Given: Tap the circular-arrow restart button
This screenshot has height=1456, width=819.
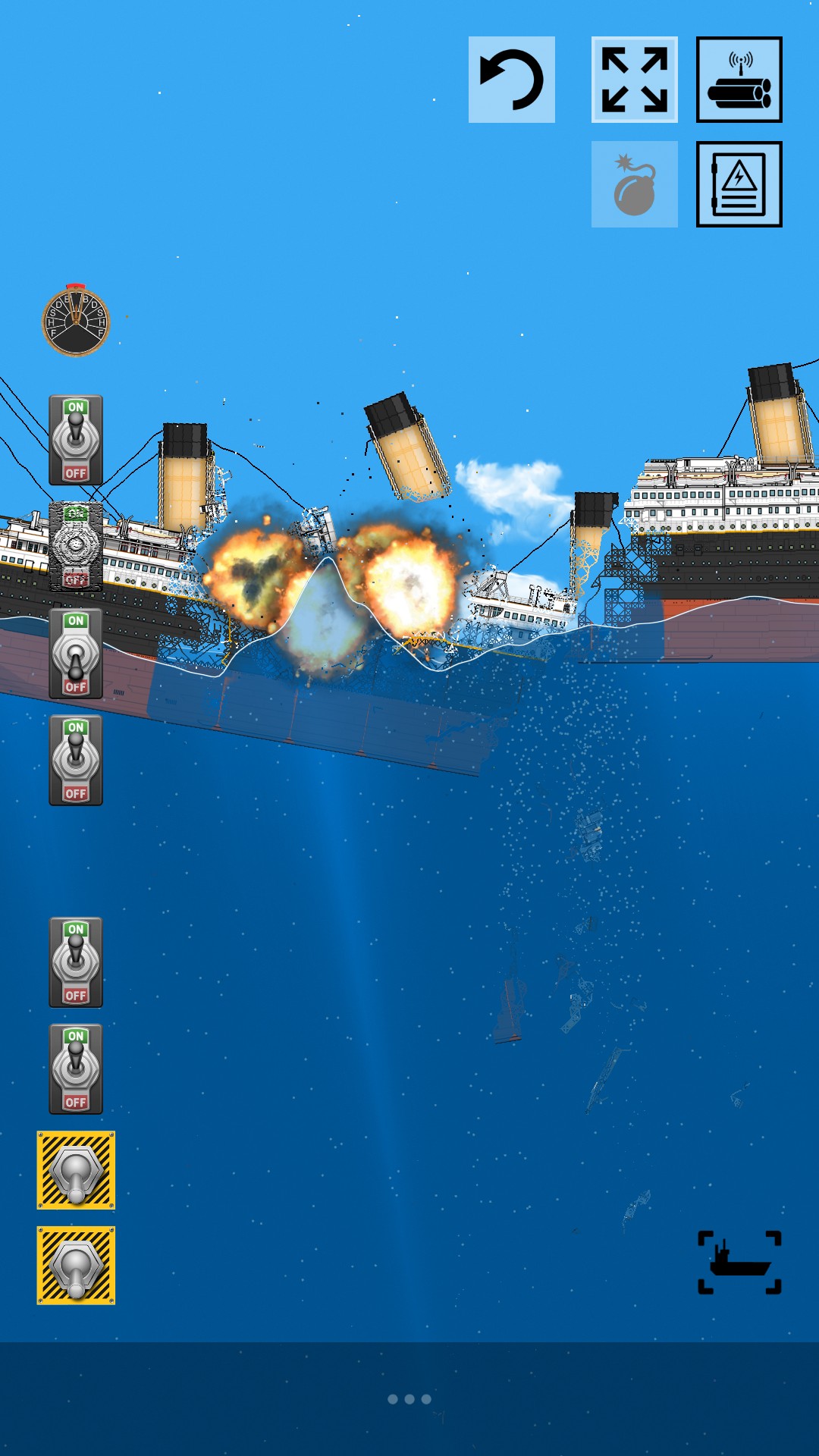Looking at the screenshot, I should (x=512, y=80).
